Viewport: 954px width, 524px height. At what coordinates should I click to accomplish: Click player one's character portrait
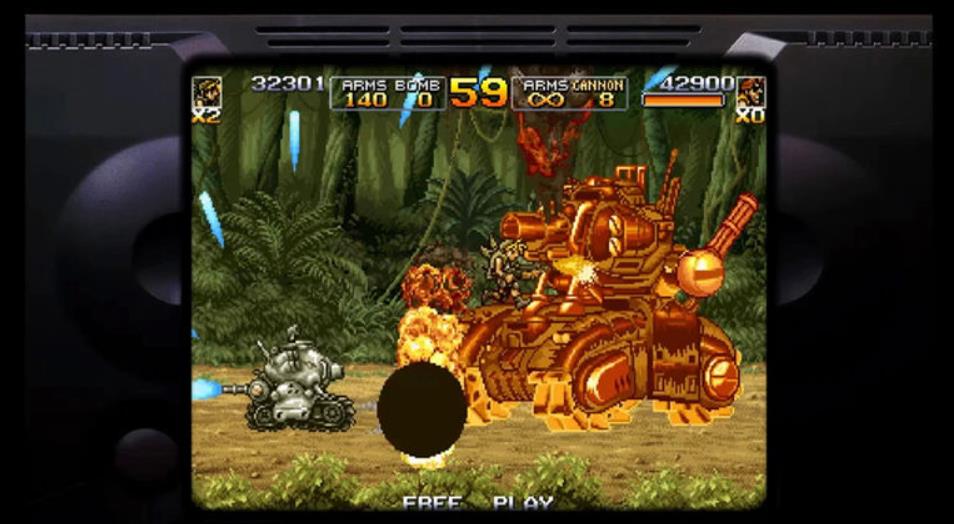207,91
